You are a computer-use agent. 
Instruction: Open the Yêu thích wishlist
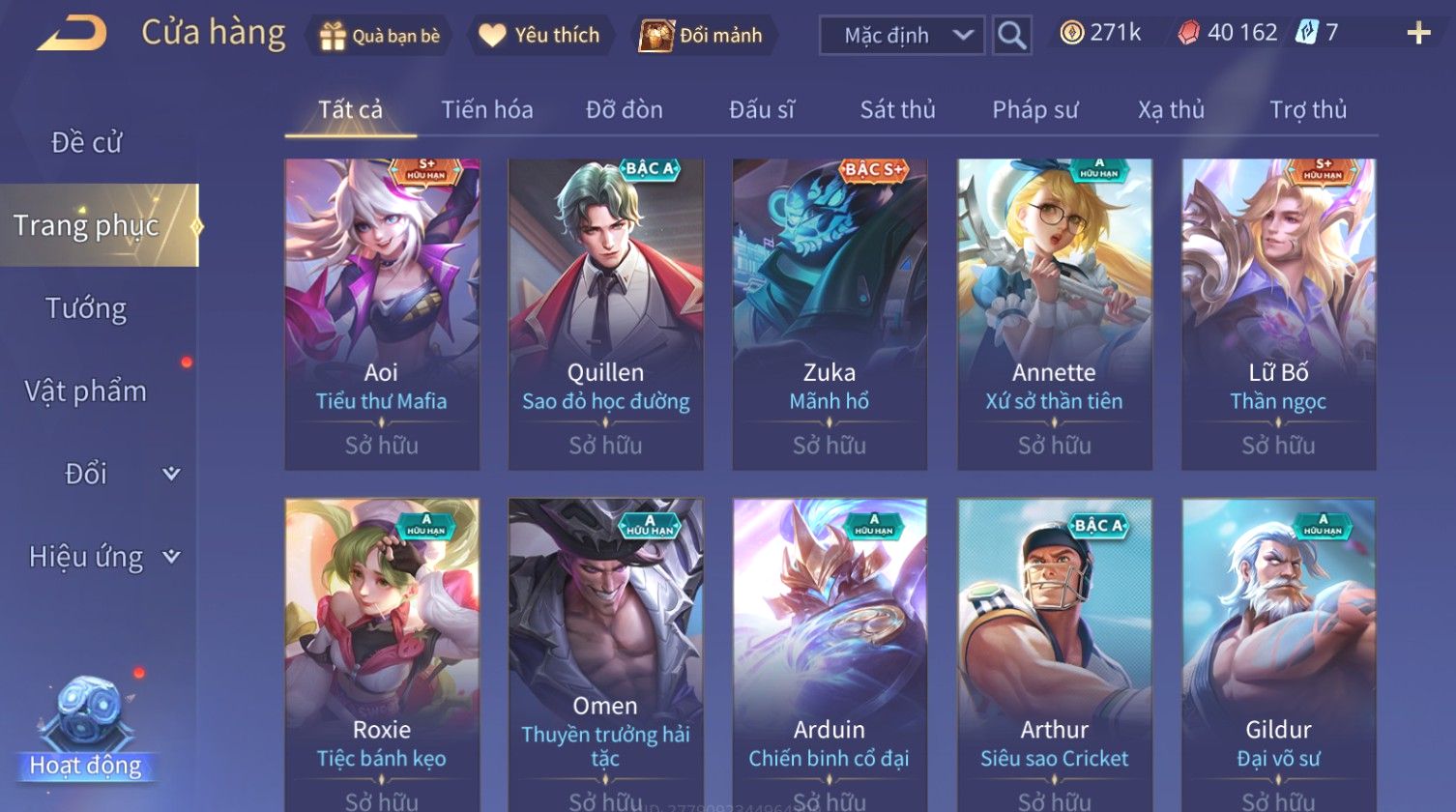point(540,36)
